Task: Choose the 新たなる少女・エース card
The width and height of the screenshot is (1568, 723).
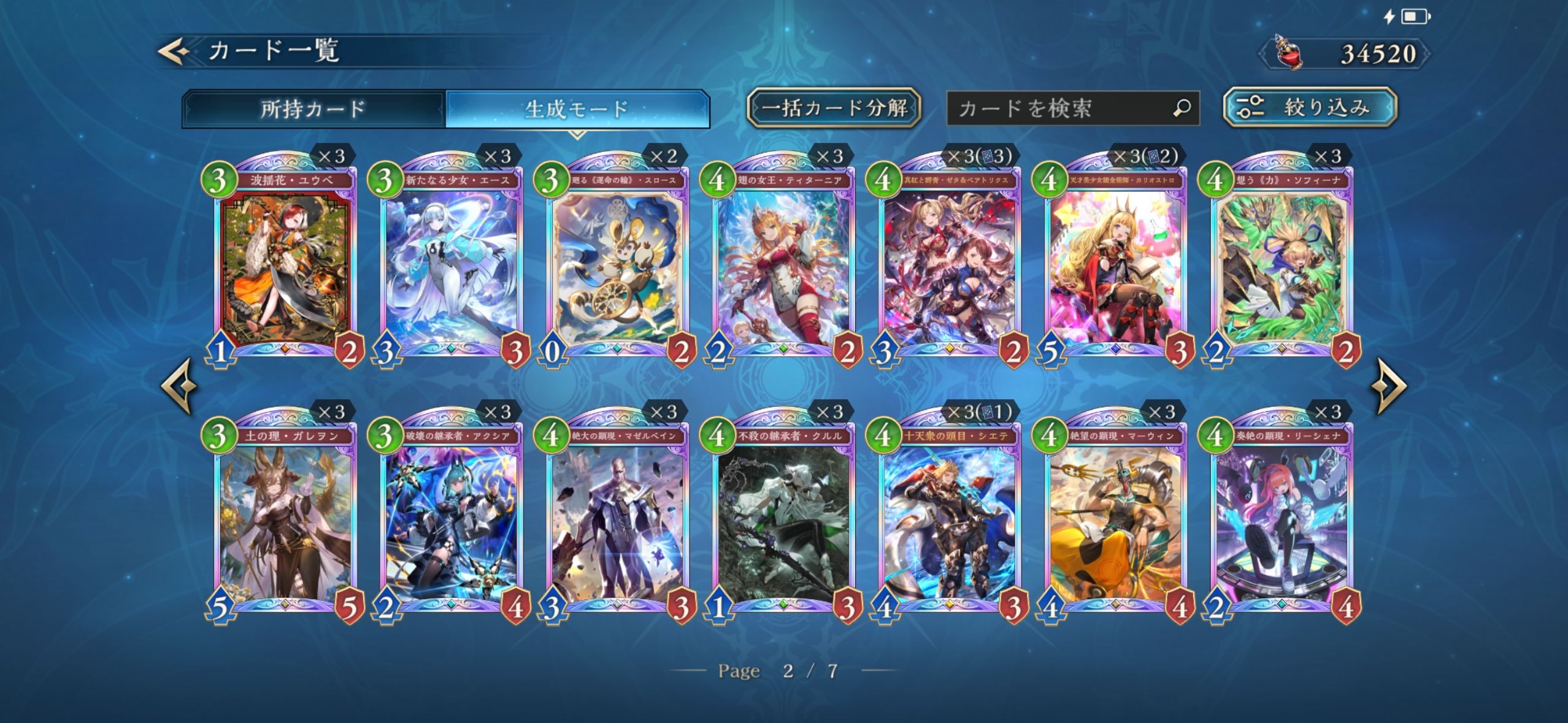Action: point(451,264)
